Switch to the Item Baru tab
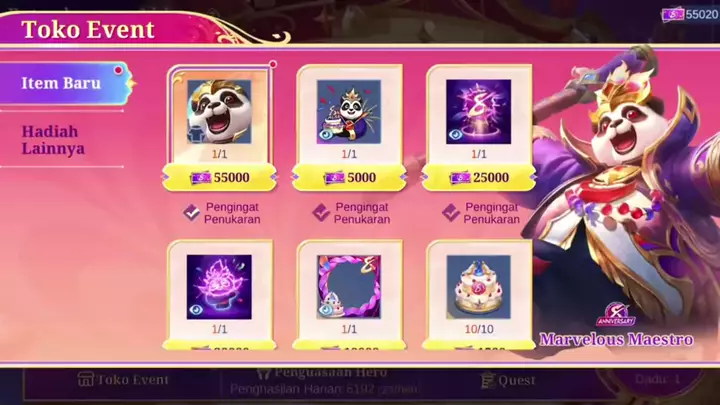720x405 pixels. [x=62, y=83]
